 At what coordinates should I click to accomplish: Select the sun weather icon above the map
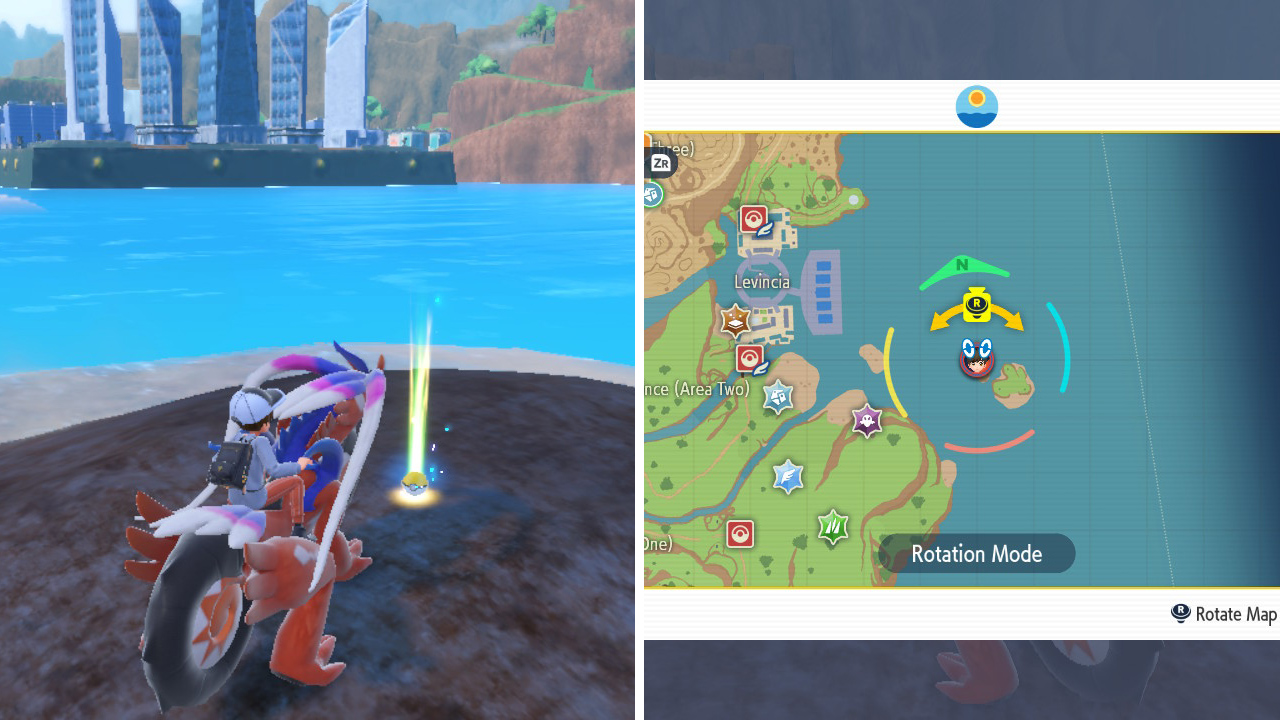[976, 106]
